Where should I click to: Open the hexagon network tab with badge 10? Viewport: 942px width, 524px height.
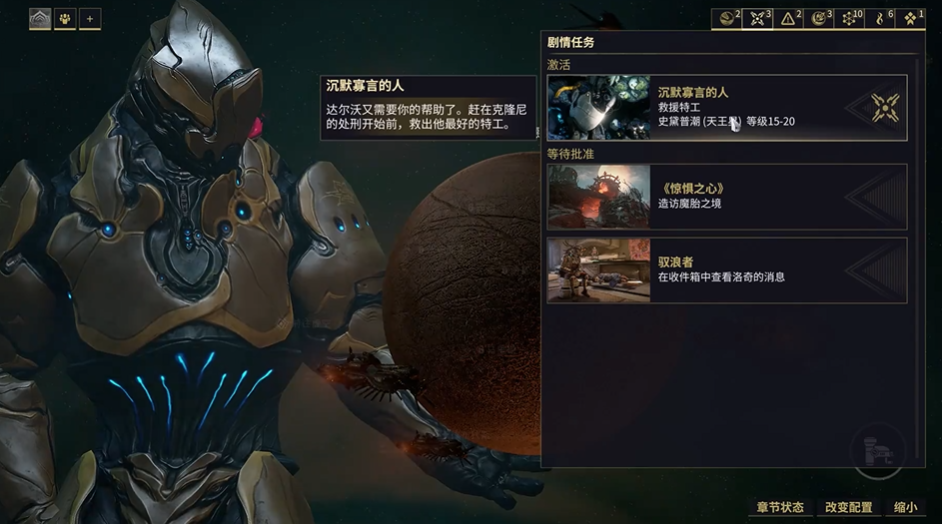pos(850,18)
